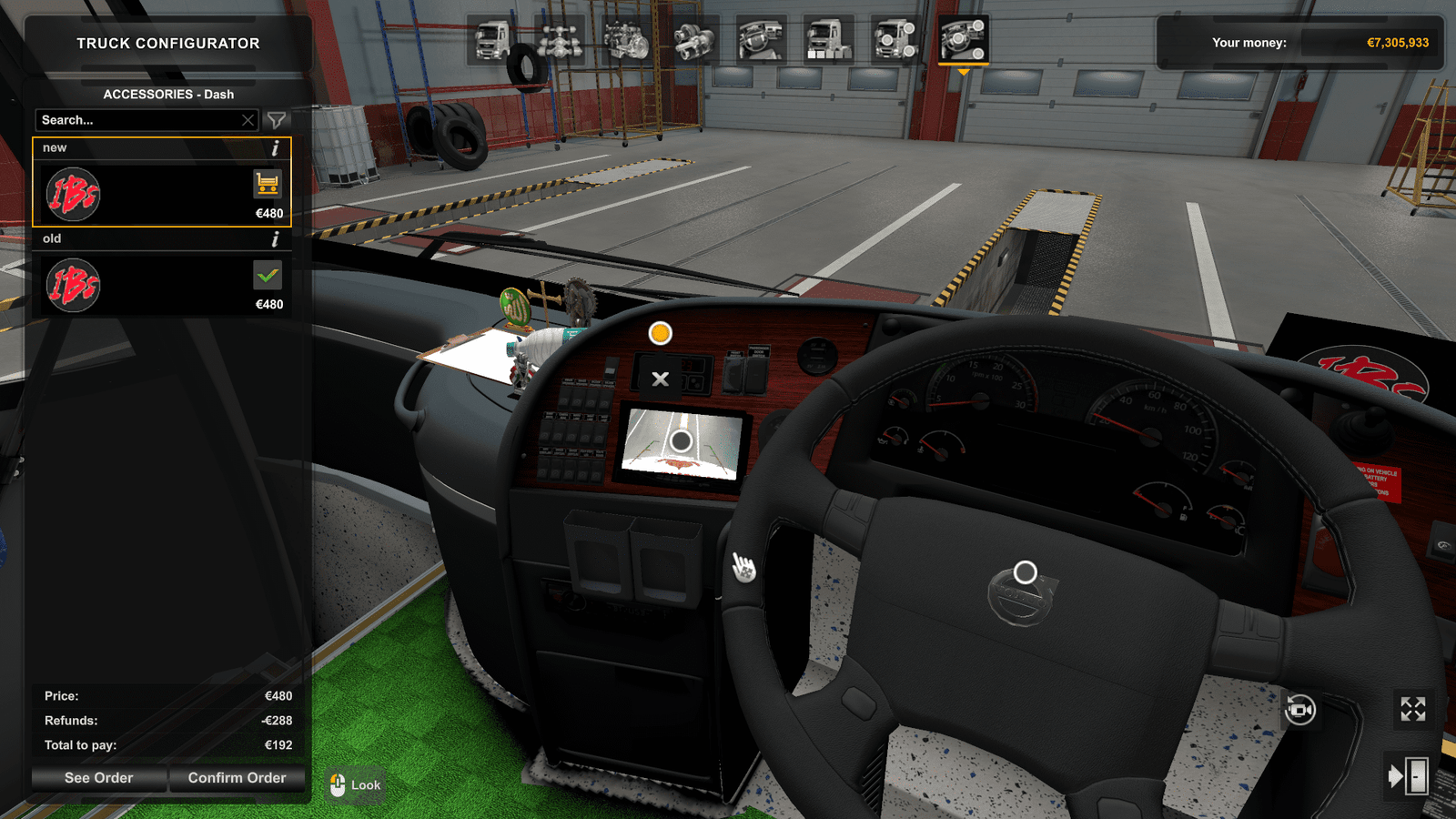Exit the configurator via door icon
Viewport: 1456px width, 819px height.
1408,776
